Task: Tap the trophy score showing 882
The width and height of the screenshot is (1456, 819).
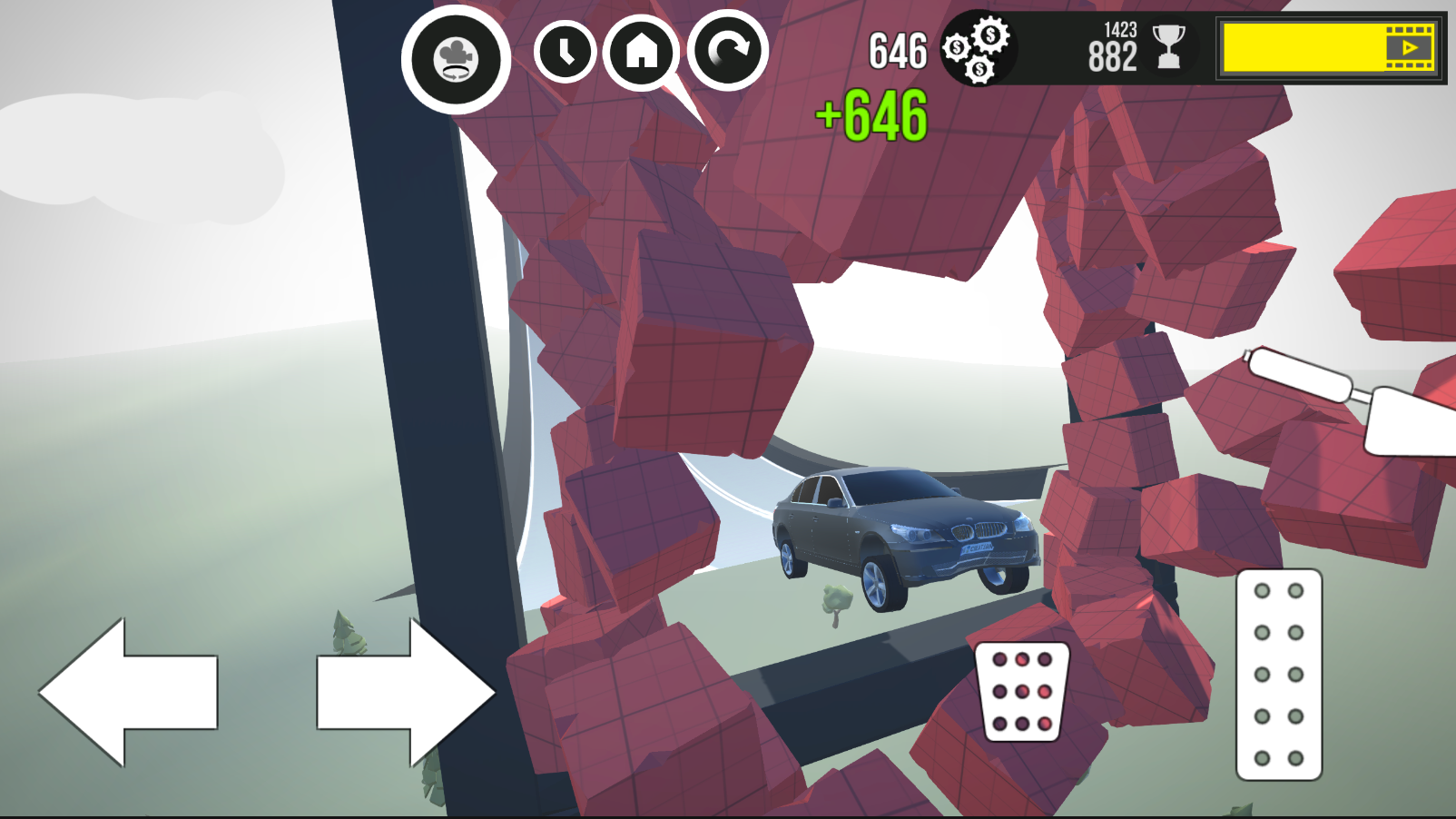Action: click(x=1112, y=57)
